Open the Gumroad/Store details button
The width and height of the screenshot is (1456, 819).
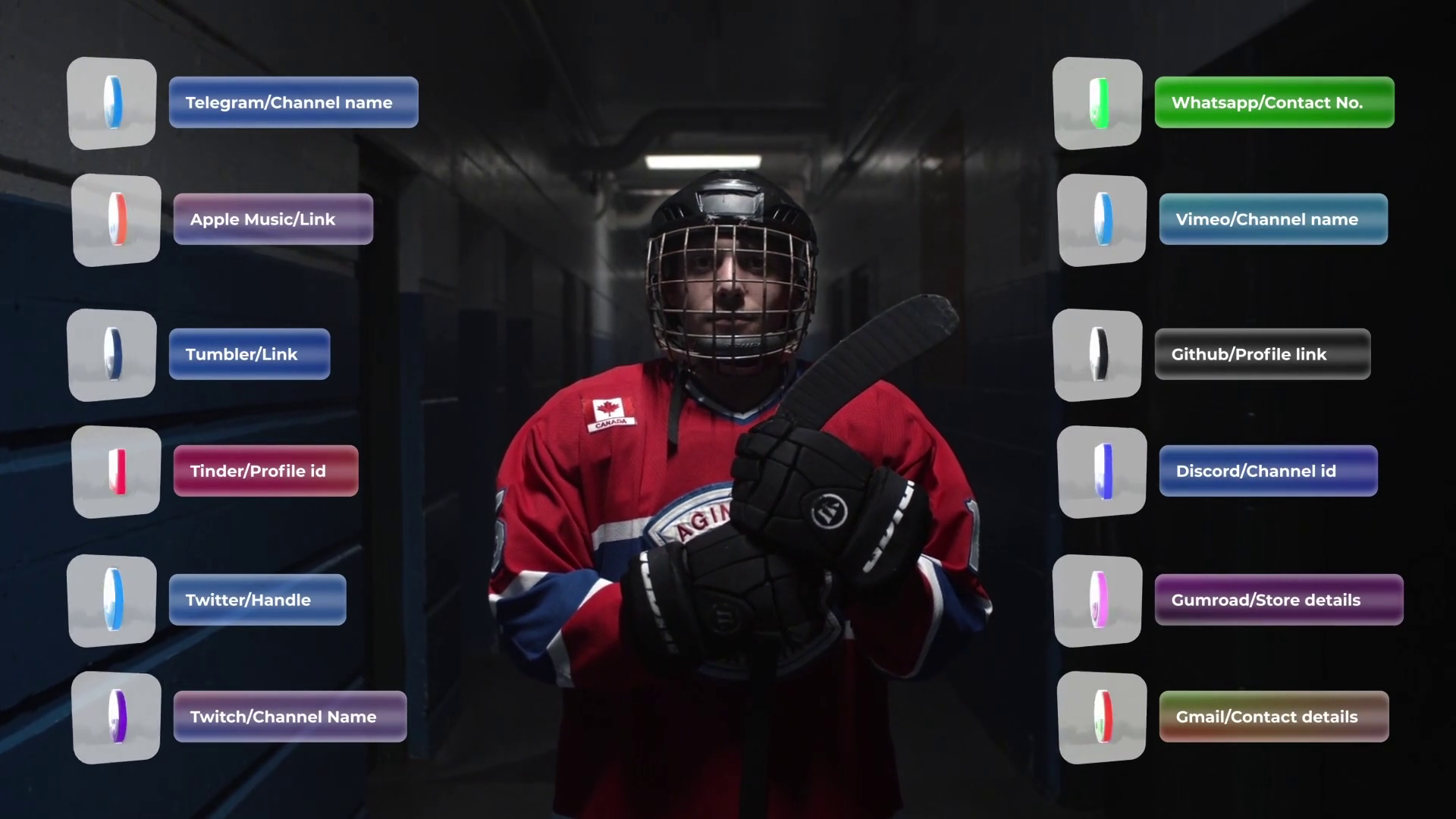coord(1279,600)
